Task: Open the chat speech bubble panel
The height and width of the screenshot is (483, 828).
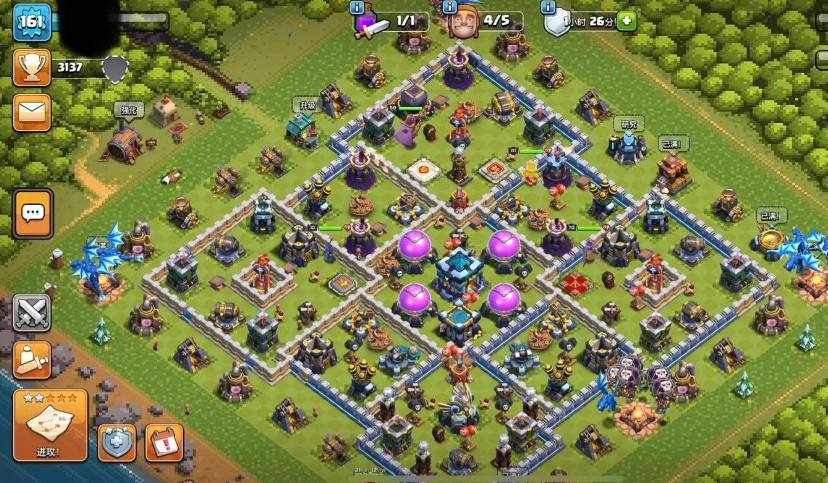Action: (x=33, y=212)
